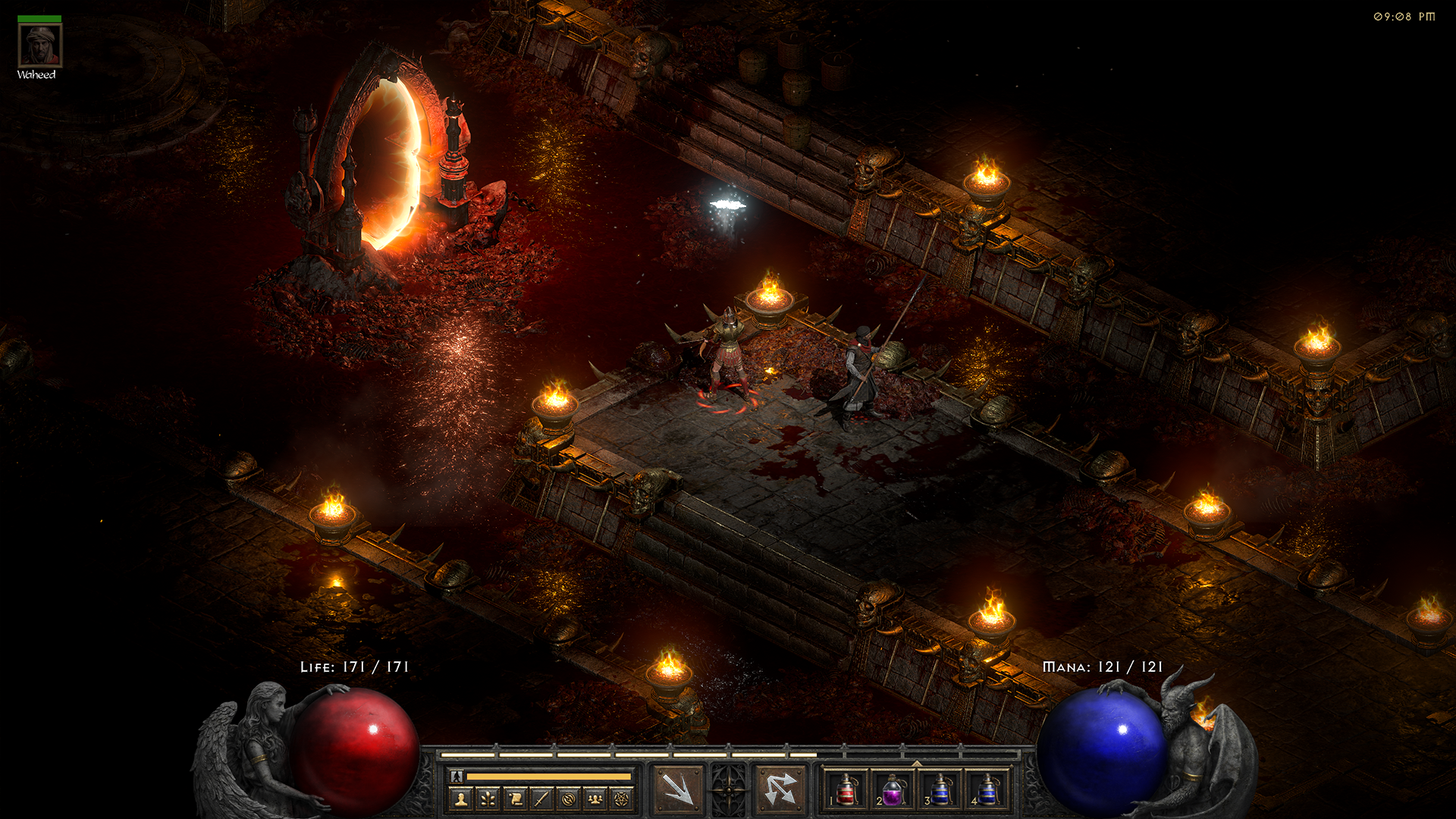Use the blue mana potion in slot 3

tap(940, 789)
